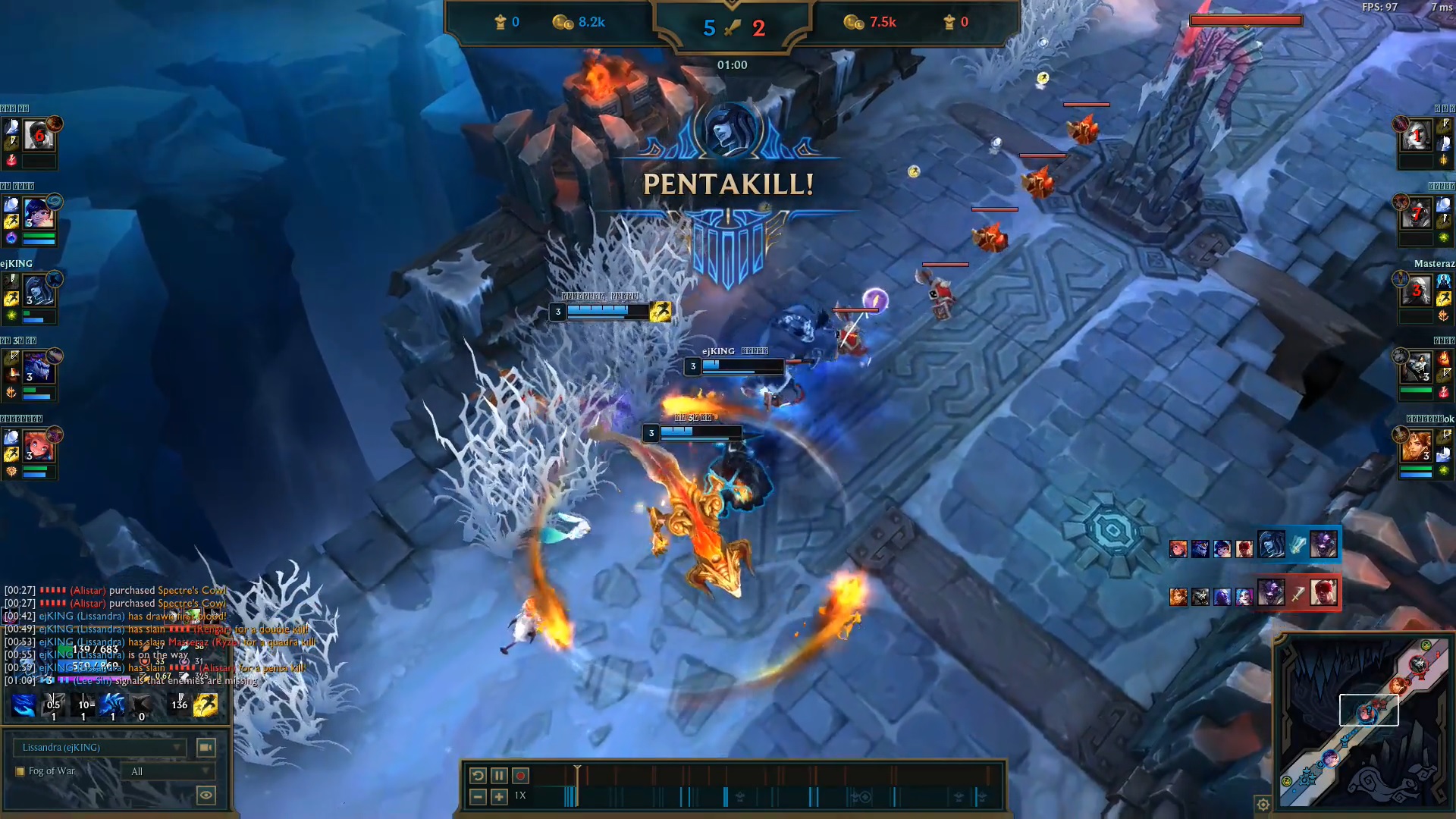Decrease playback speed with the minus button
This screenshot has height=819, width=1456.
click(x=478, y=796)
